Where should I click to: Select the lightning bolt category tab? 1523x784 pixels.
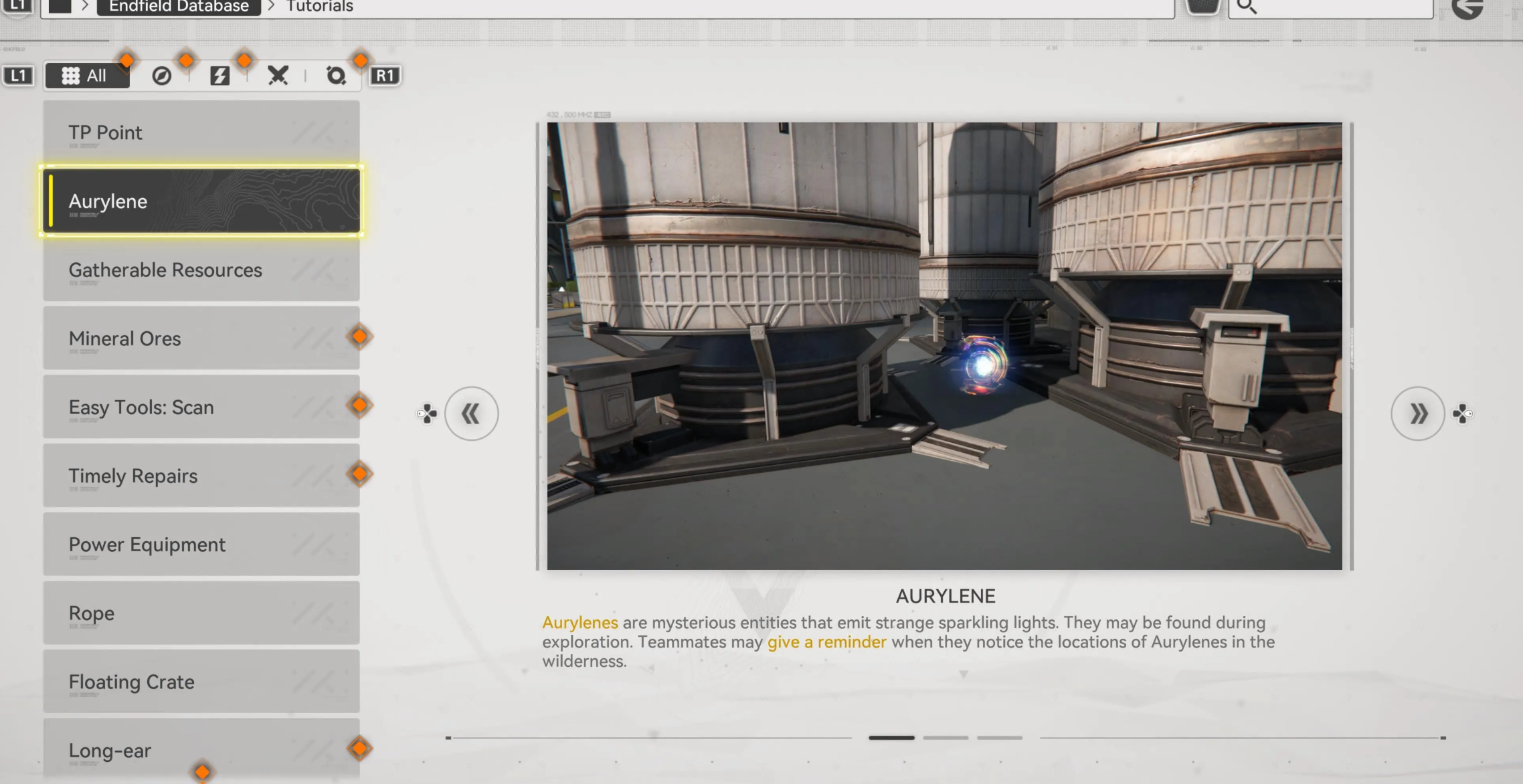[219, 76]
